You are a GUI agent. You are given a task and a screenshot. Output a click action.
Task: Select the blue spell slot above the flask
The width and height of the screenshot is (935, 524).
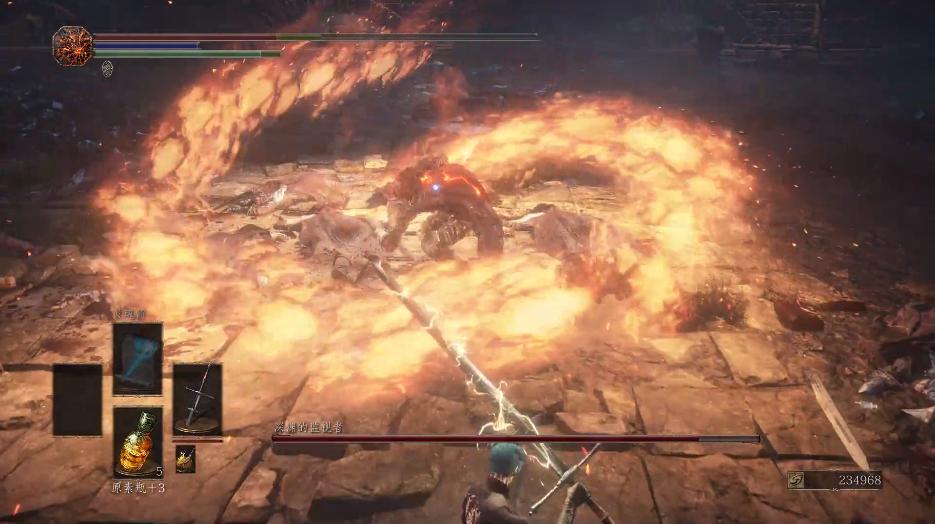tap(138, 359)
